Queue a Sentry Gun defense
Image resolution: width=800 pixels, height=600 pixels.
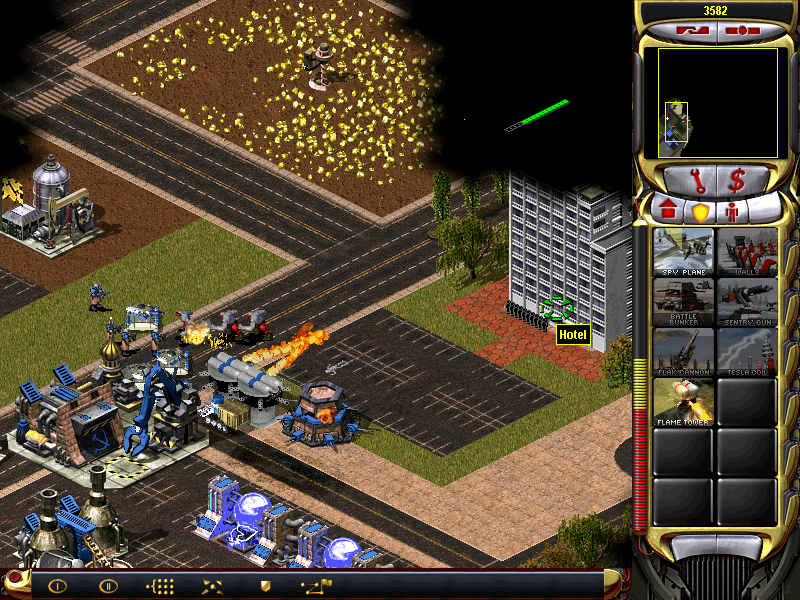click(x=747, y=302)
